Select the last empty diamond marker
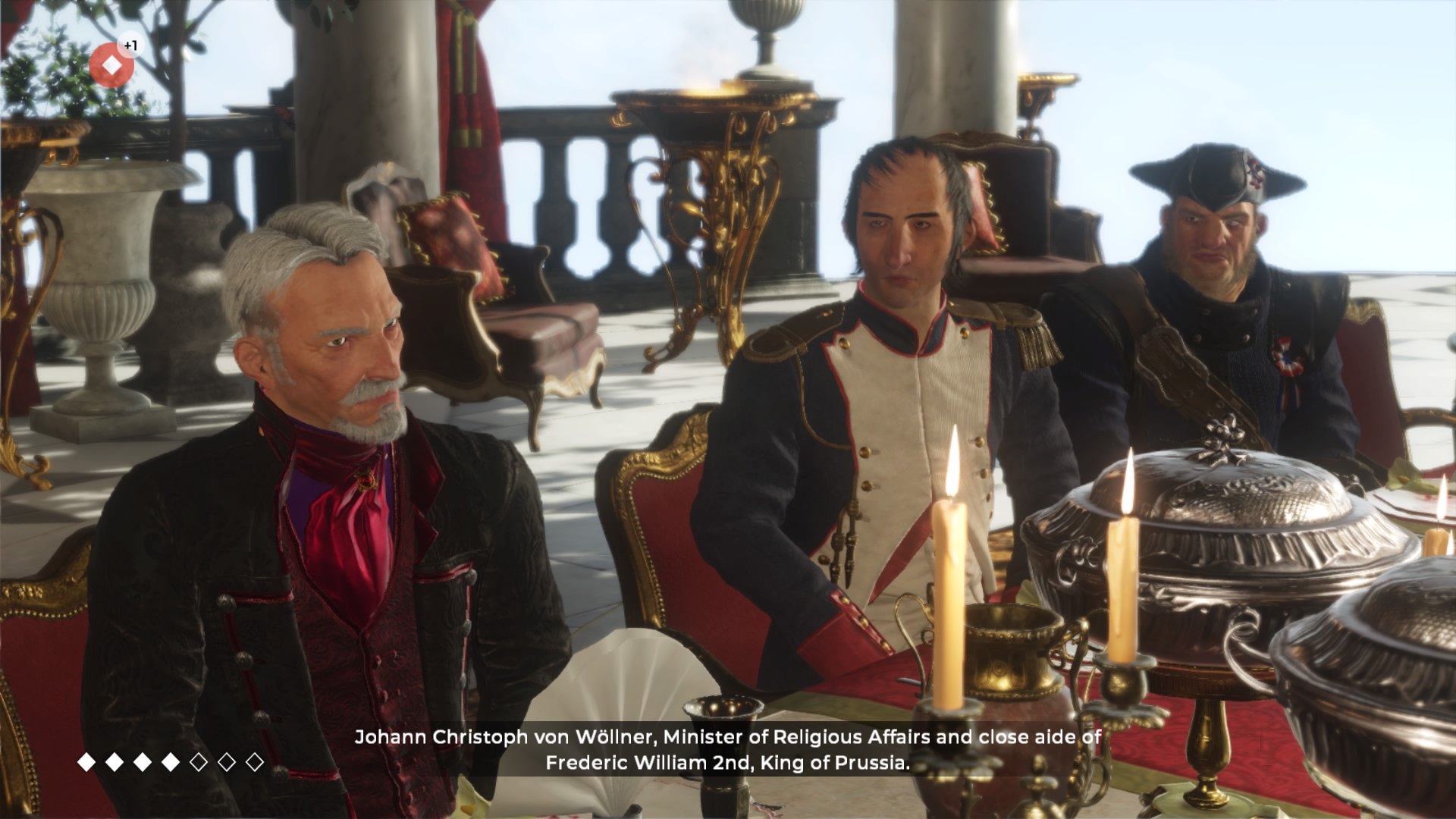The image size is (1456, 819). coord(255,761)
